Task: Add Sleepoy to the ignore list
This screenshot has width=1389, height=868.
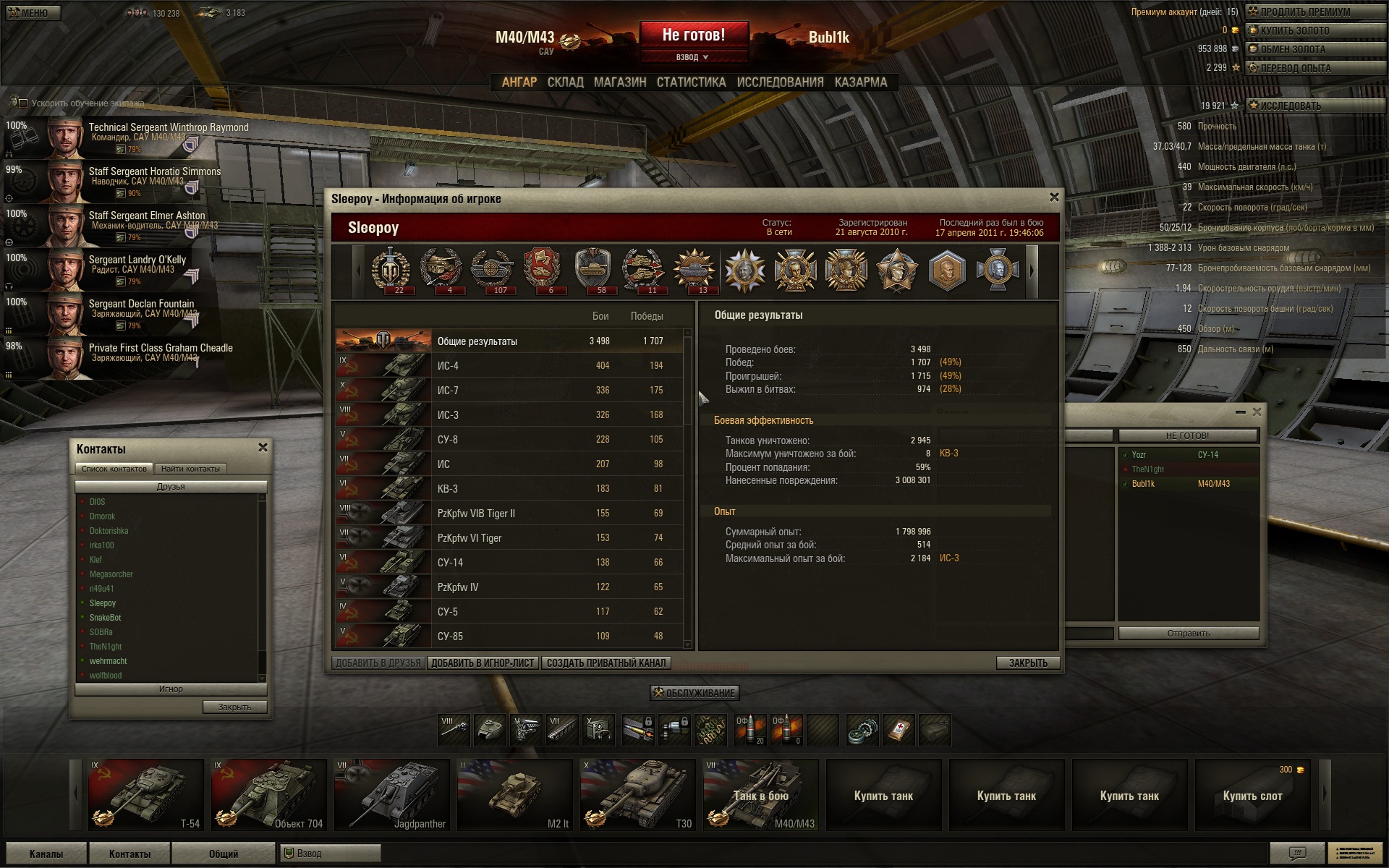Action: tap(483, 663)
